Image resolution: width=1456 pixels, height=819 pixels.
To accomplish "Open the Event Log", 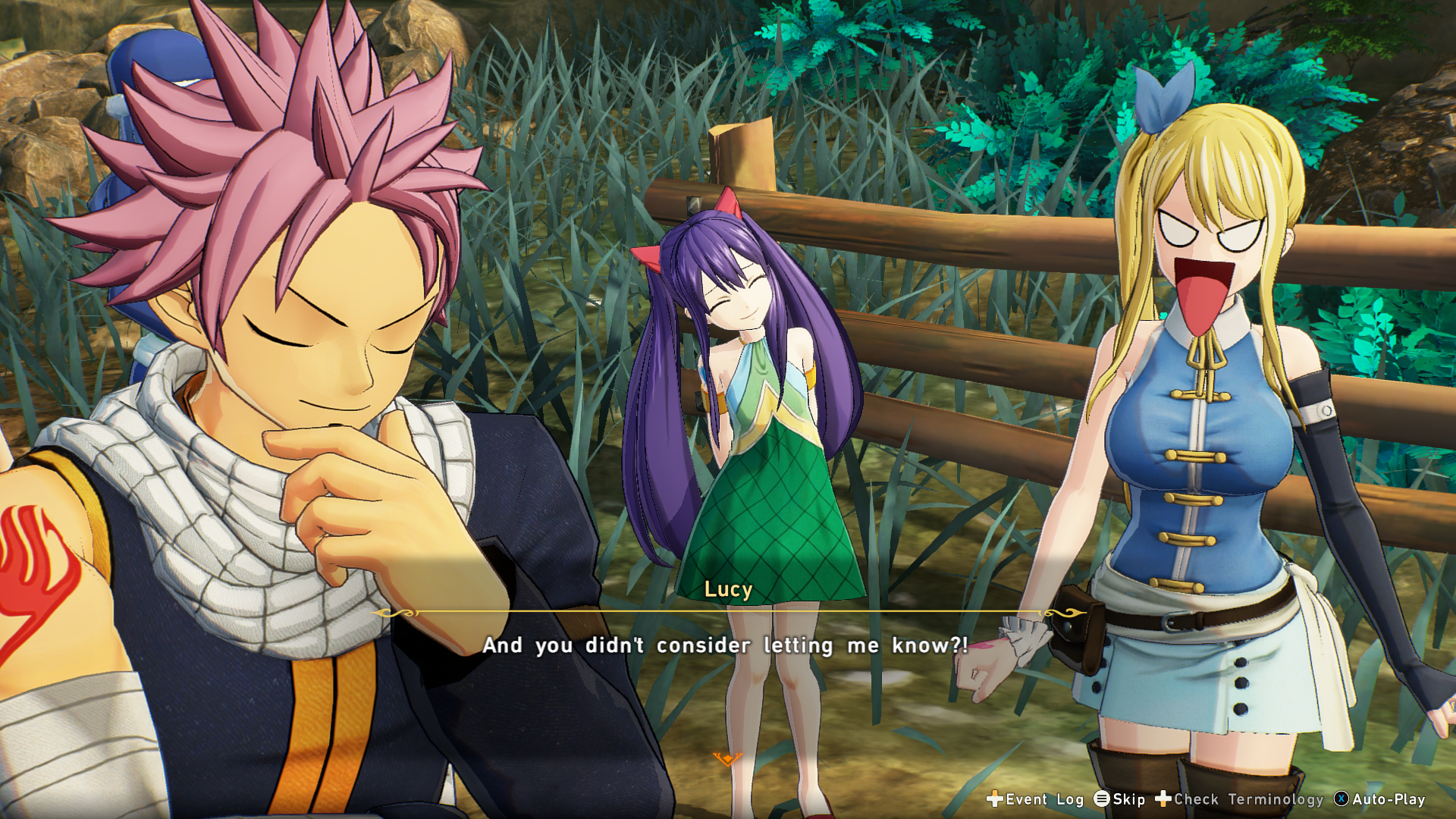I will pos(1035,799).
